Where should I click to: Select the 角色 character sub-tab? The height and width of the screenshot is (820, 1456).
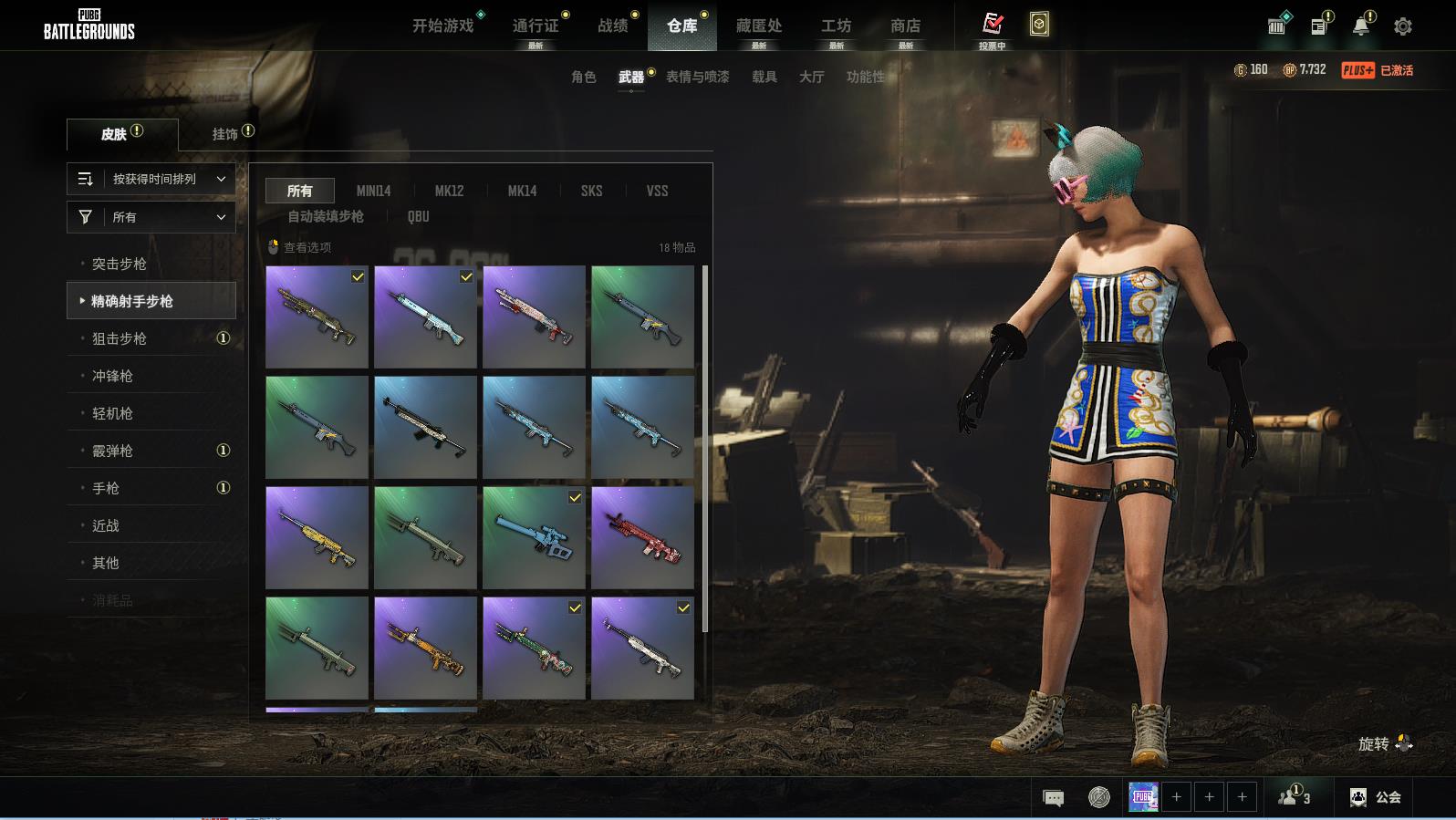tap(583, 77)
